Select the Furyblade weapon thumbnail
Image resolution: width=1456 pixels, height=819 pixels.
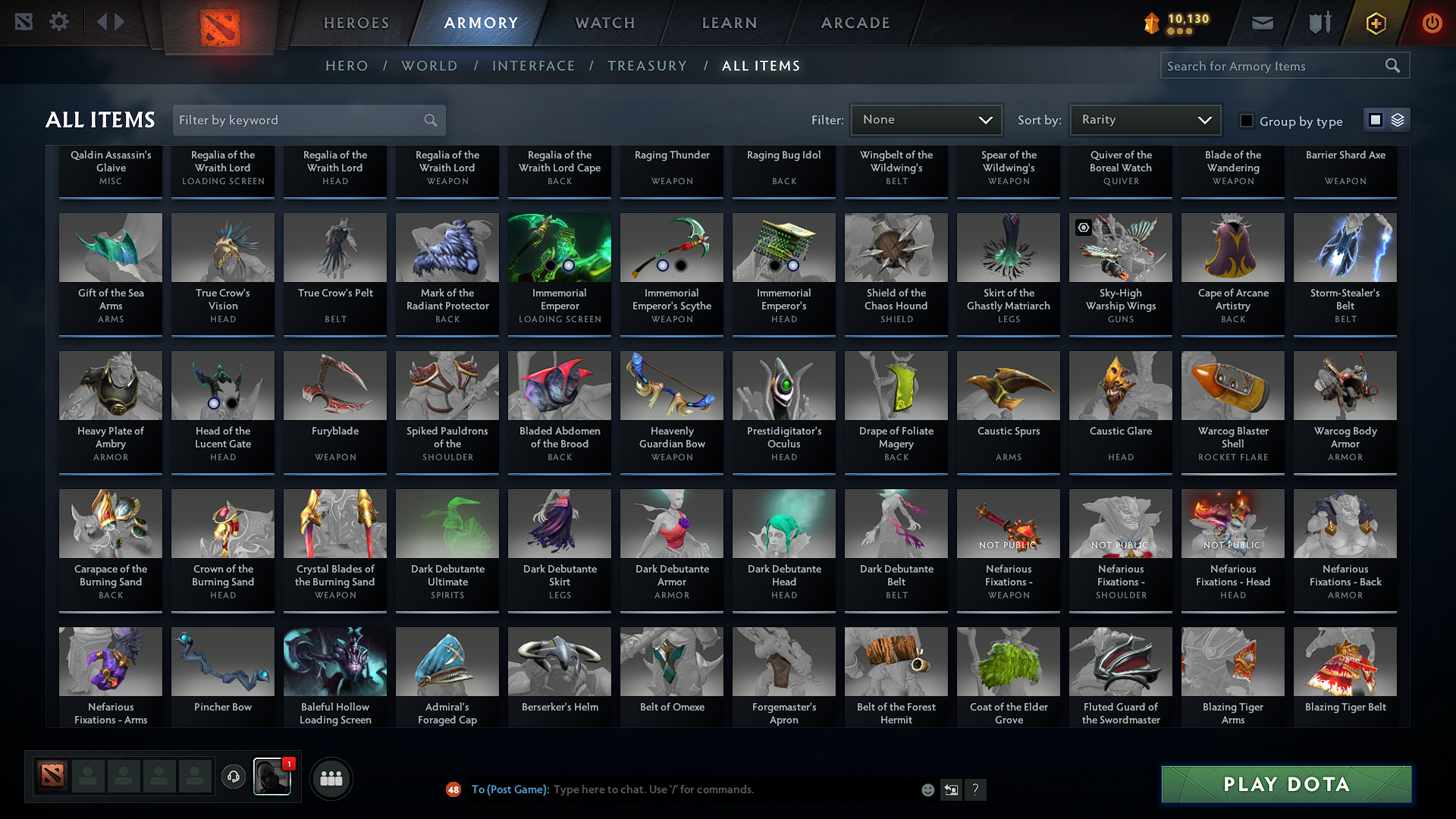click(x=334, y=386)
